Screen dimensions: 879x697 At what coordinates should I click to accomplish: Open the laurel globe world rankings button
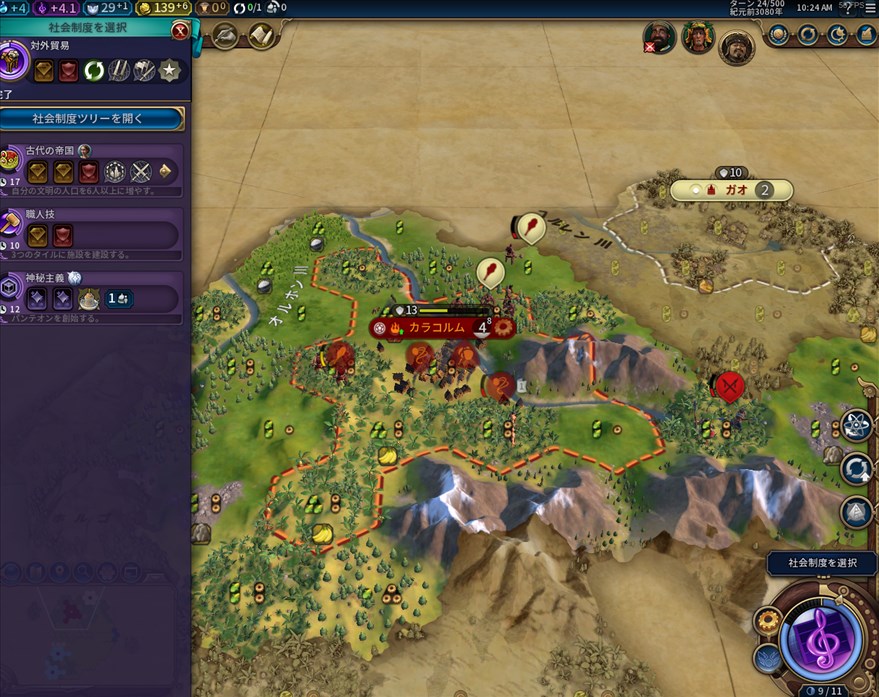tap(779, 36)
